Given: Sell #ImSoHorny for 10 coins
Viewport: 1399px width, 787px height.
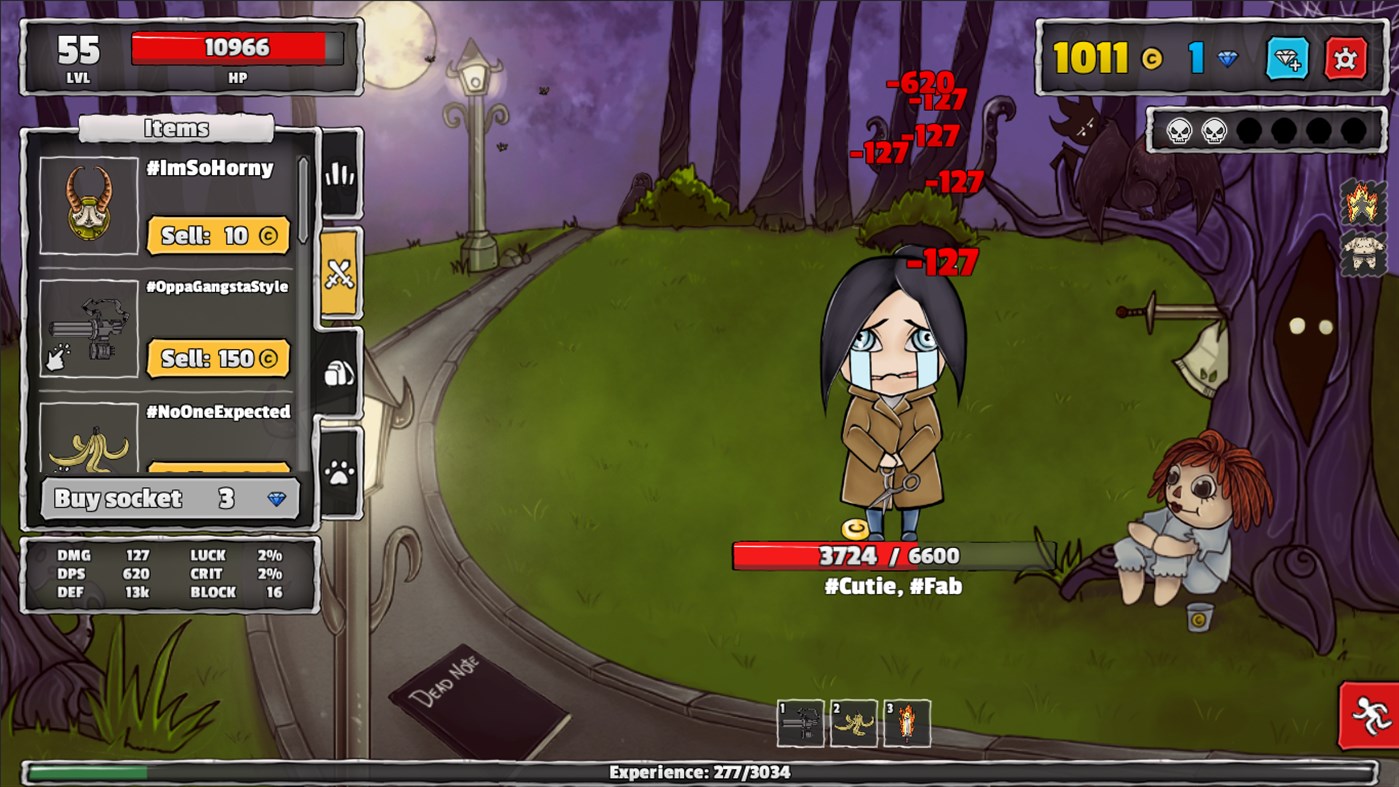Looking at the screenshot, I should click(x=217, y=235).
